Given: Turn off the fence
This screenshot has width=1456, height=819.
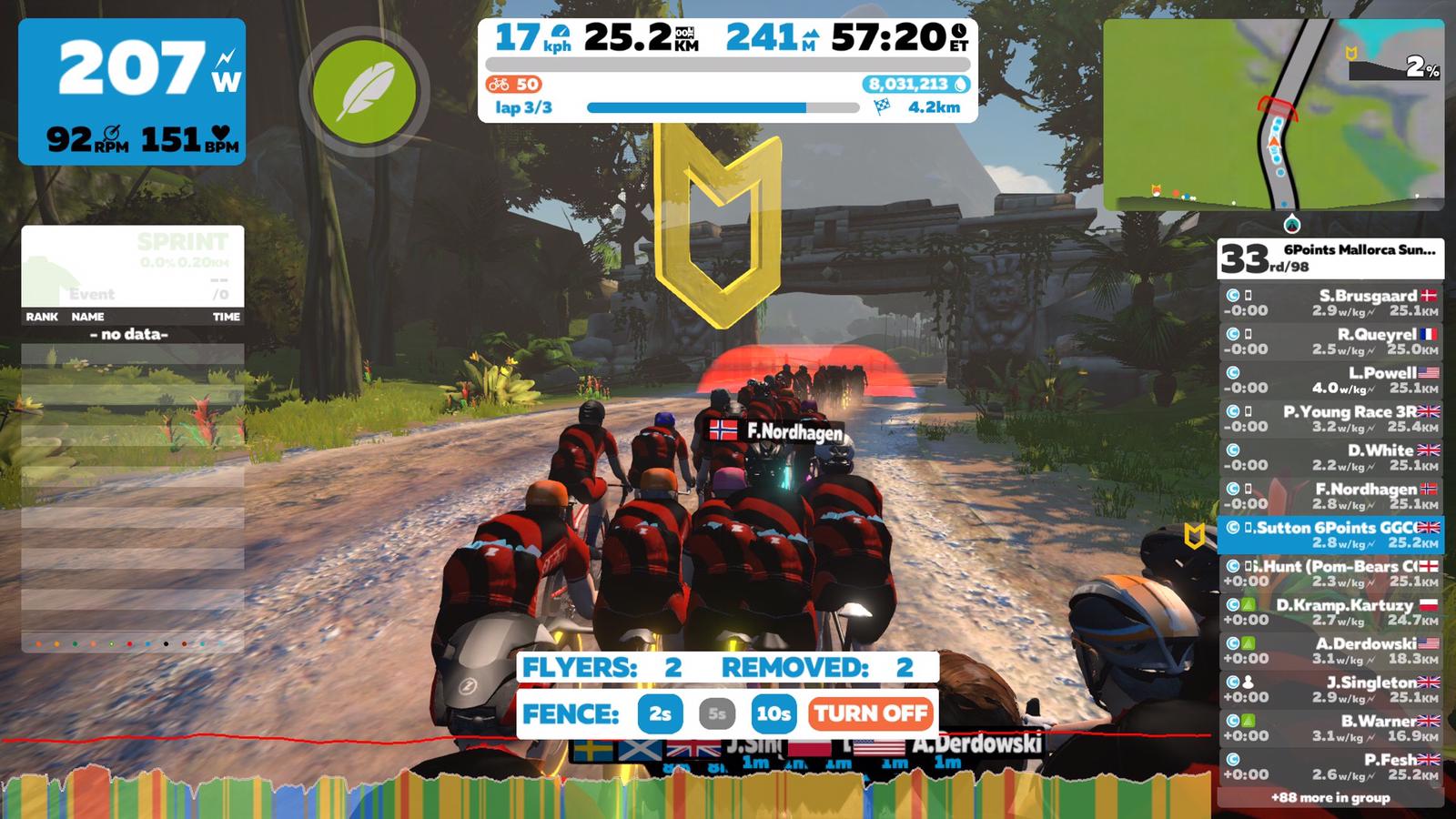Looking at the screenshot, I should pyautogui.click(x=870, y=714).
